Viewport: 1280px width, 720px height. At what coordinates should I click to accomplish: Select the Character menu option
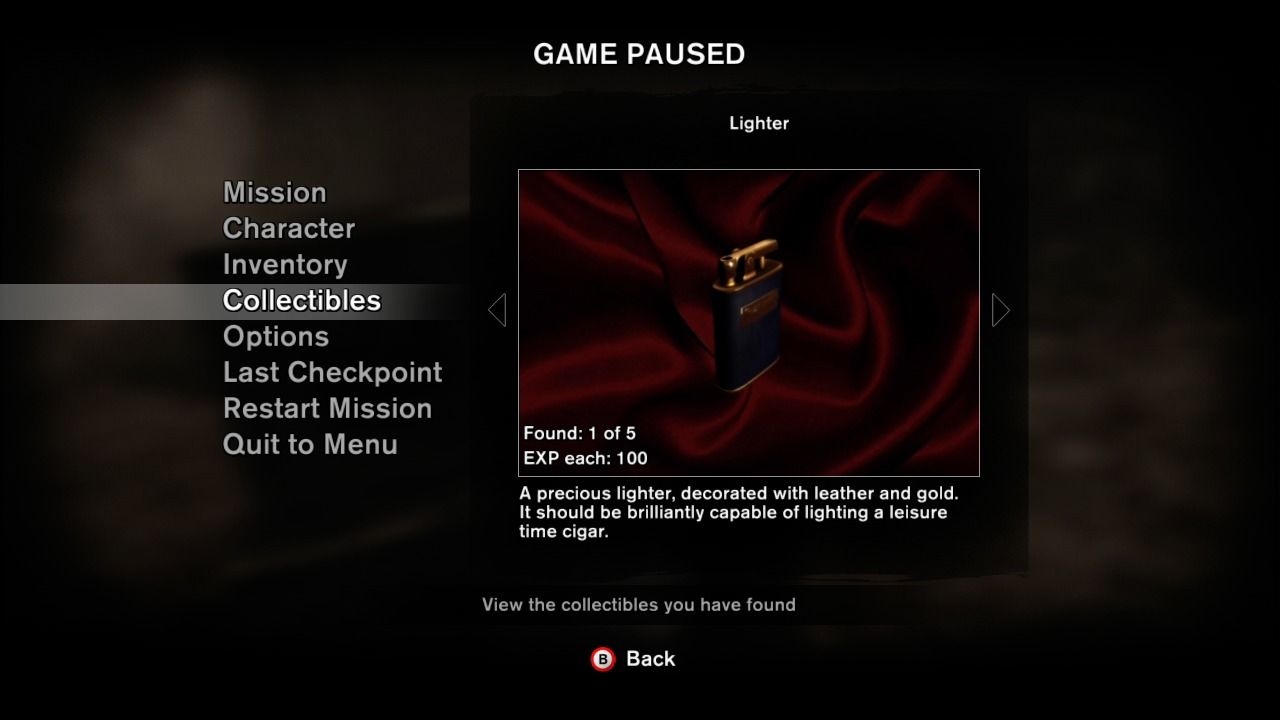tap(288, 229)
